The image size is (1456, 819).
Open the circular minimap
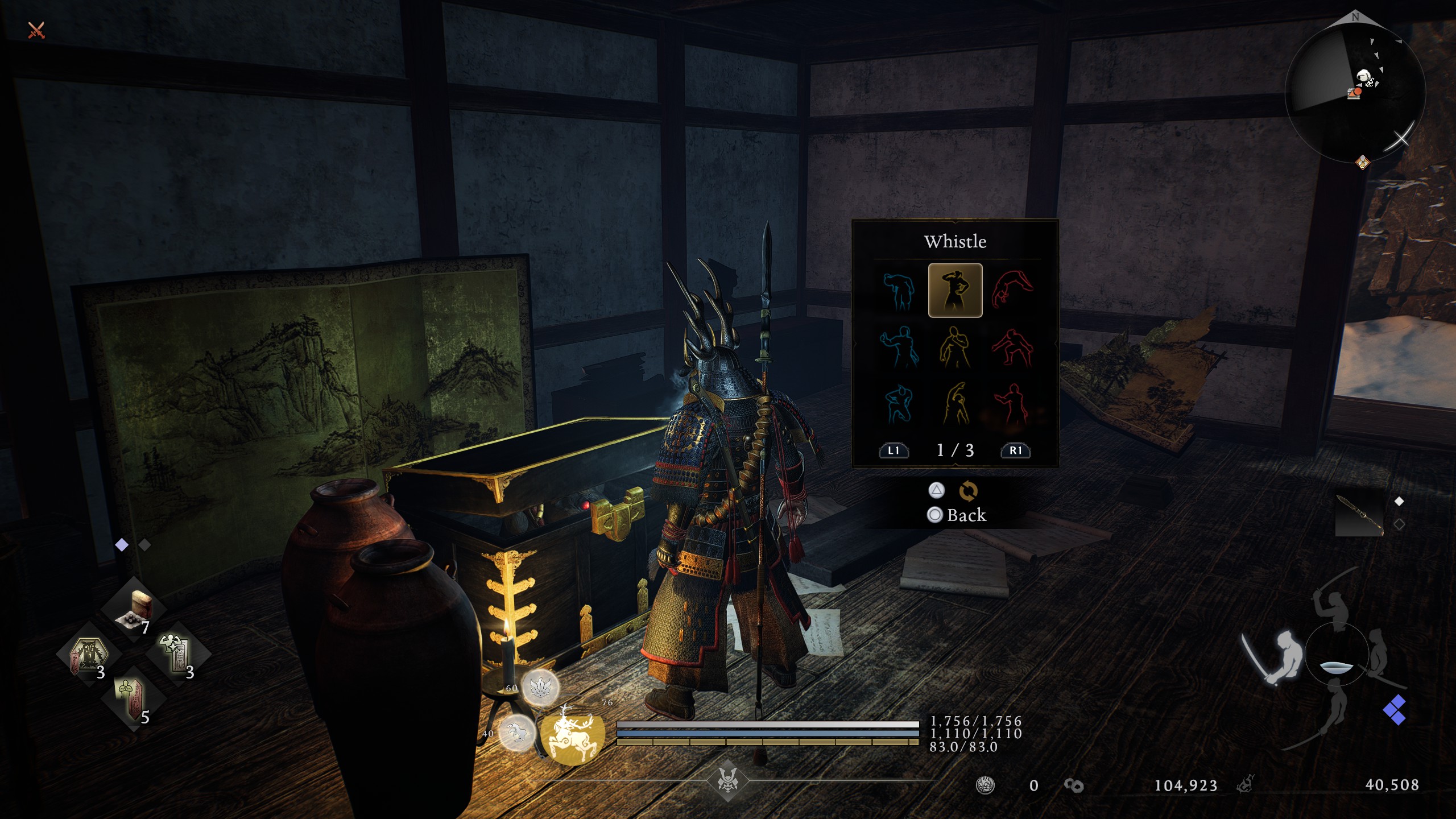(x=1355, y=91)
